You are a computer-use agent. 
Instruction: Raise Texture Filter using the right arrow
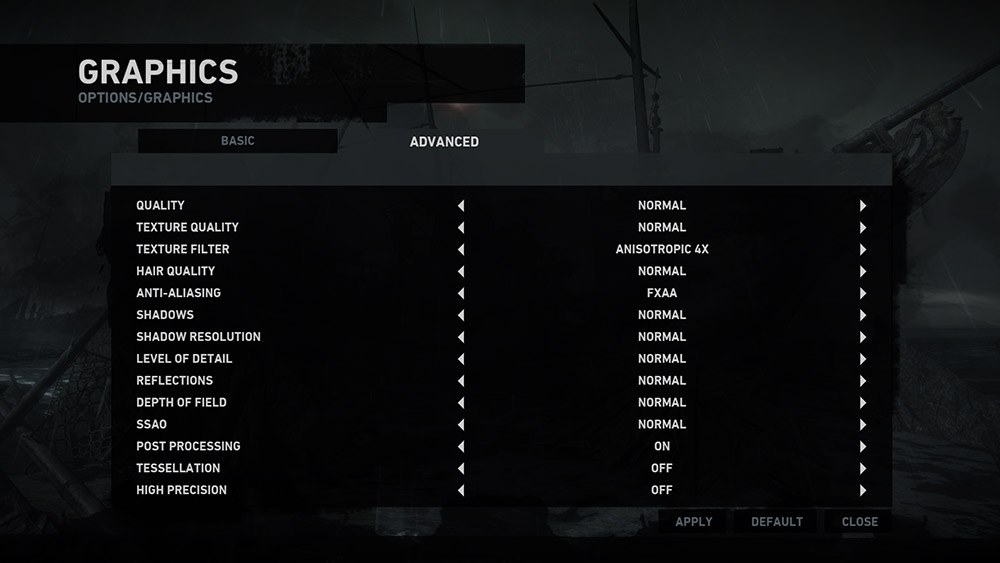[862, 250]
